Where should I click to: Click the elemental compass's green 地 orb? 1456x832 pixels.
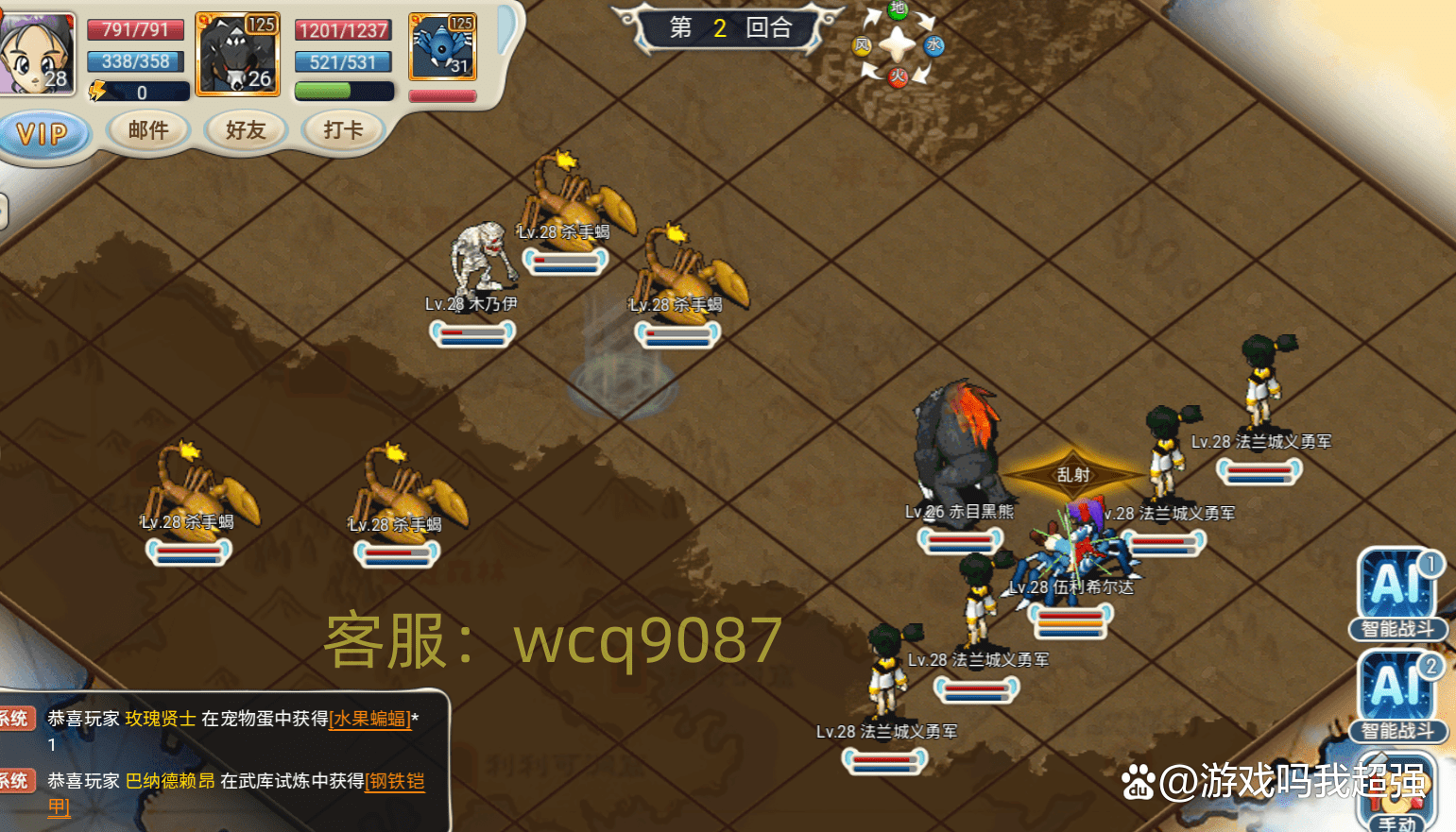(x=898, y=10)
